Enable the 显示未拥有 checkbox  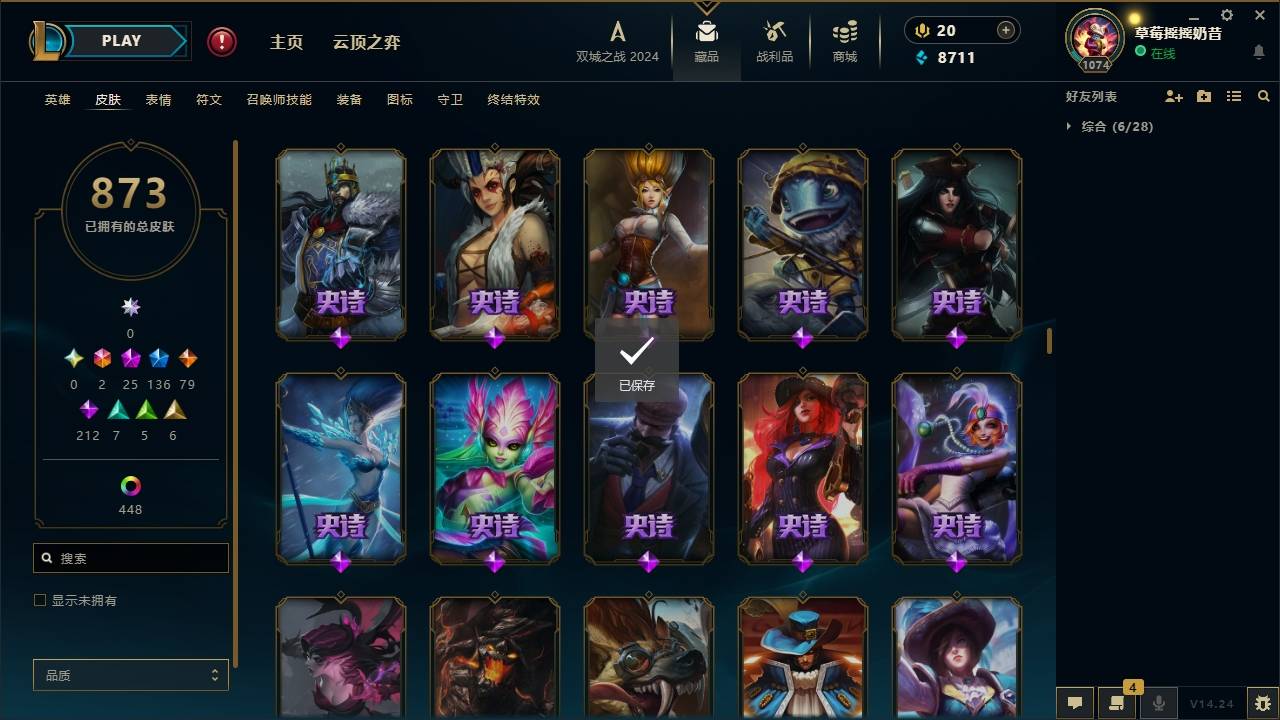40,600
